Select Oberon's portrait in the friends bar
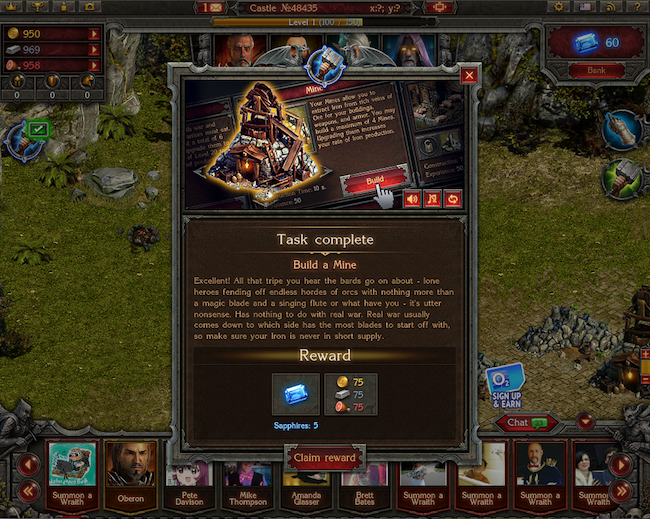This screenshot has height=519, width=650. click(131, 470)
